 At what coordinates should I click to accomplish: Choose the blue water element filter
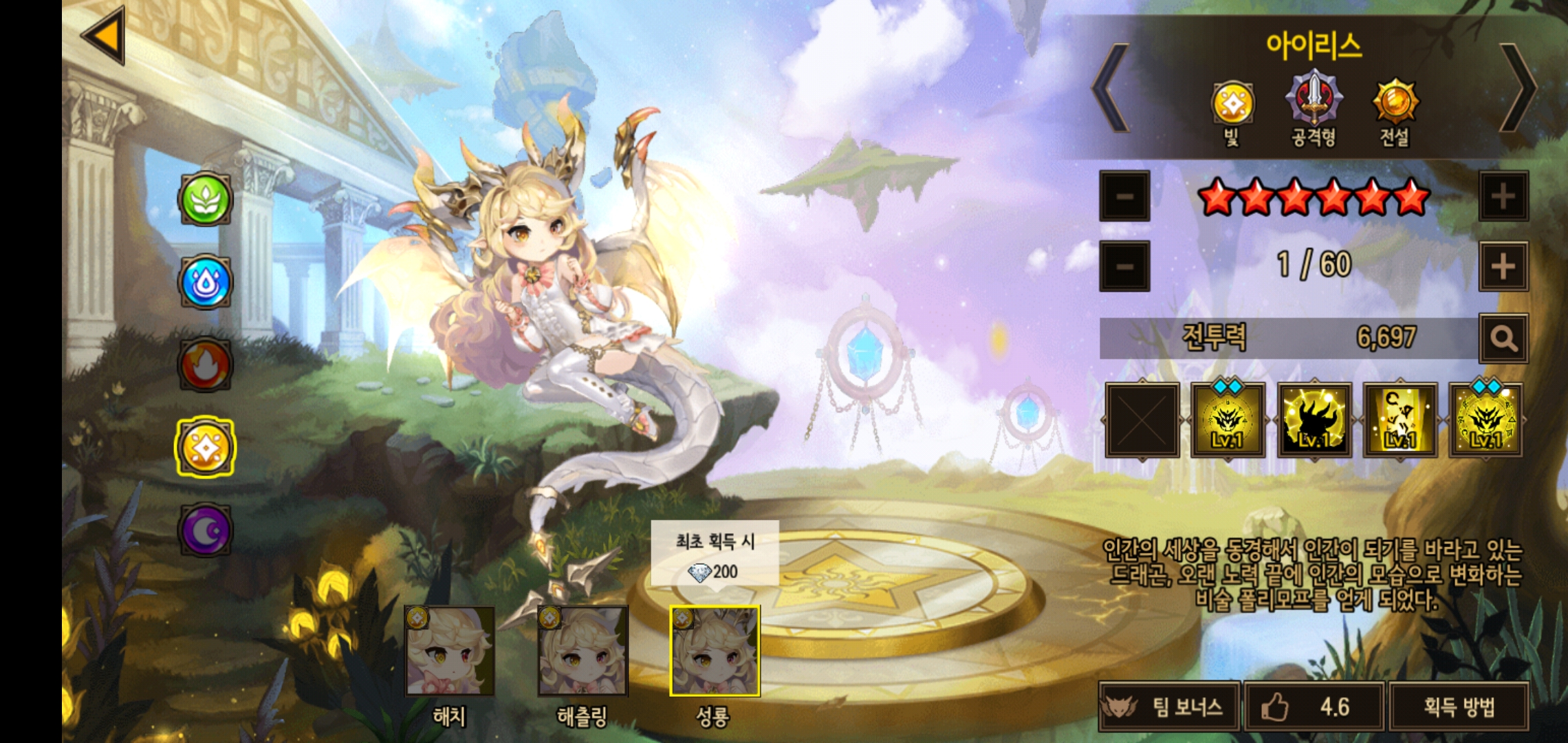205,282
